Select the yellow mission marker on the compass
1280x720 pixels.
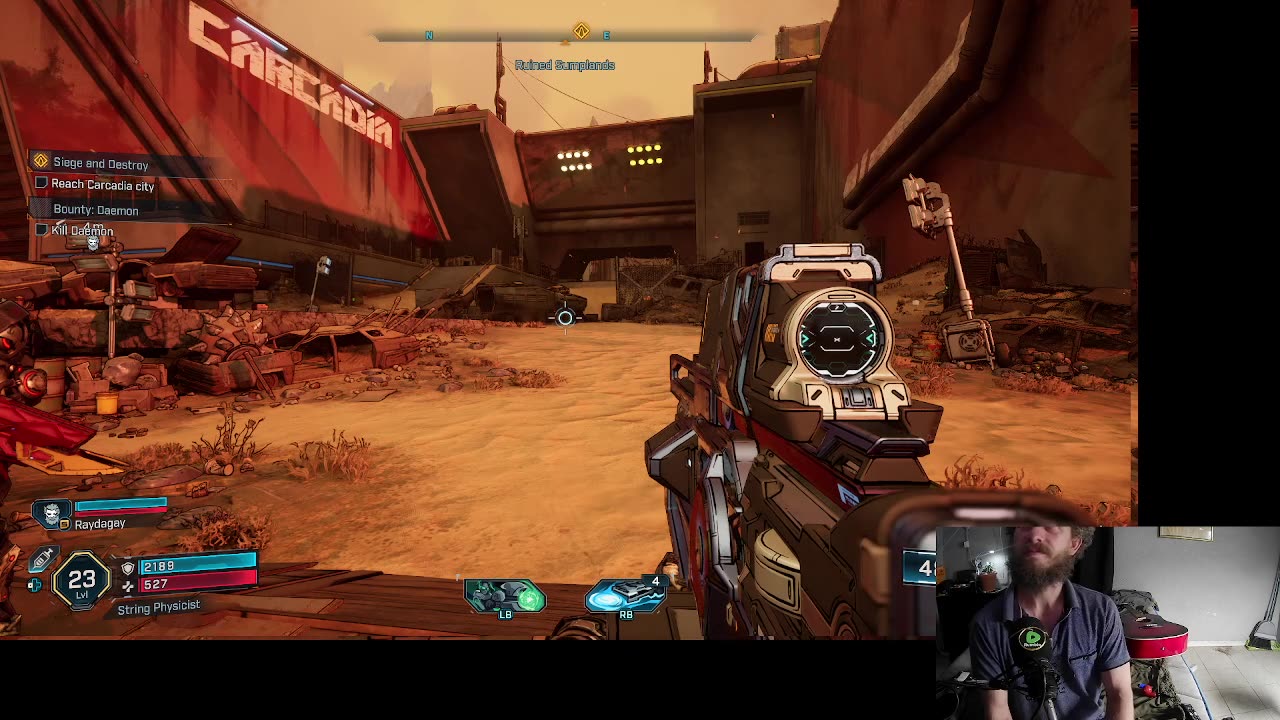click(x=581, y=32)
